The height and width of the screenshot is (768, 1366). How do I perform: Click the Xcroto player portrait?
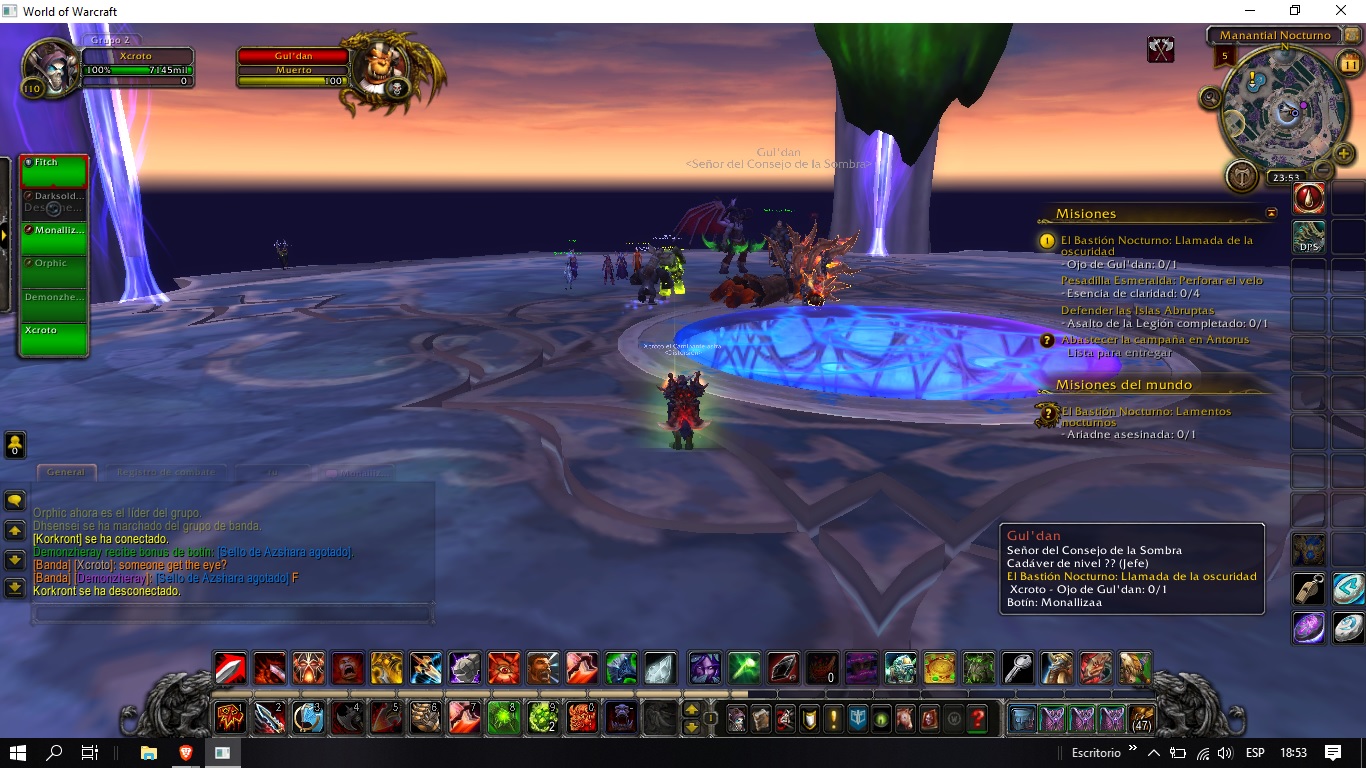point(51,66)
